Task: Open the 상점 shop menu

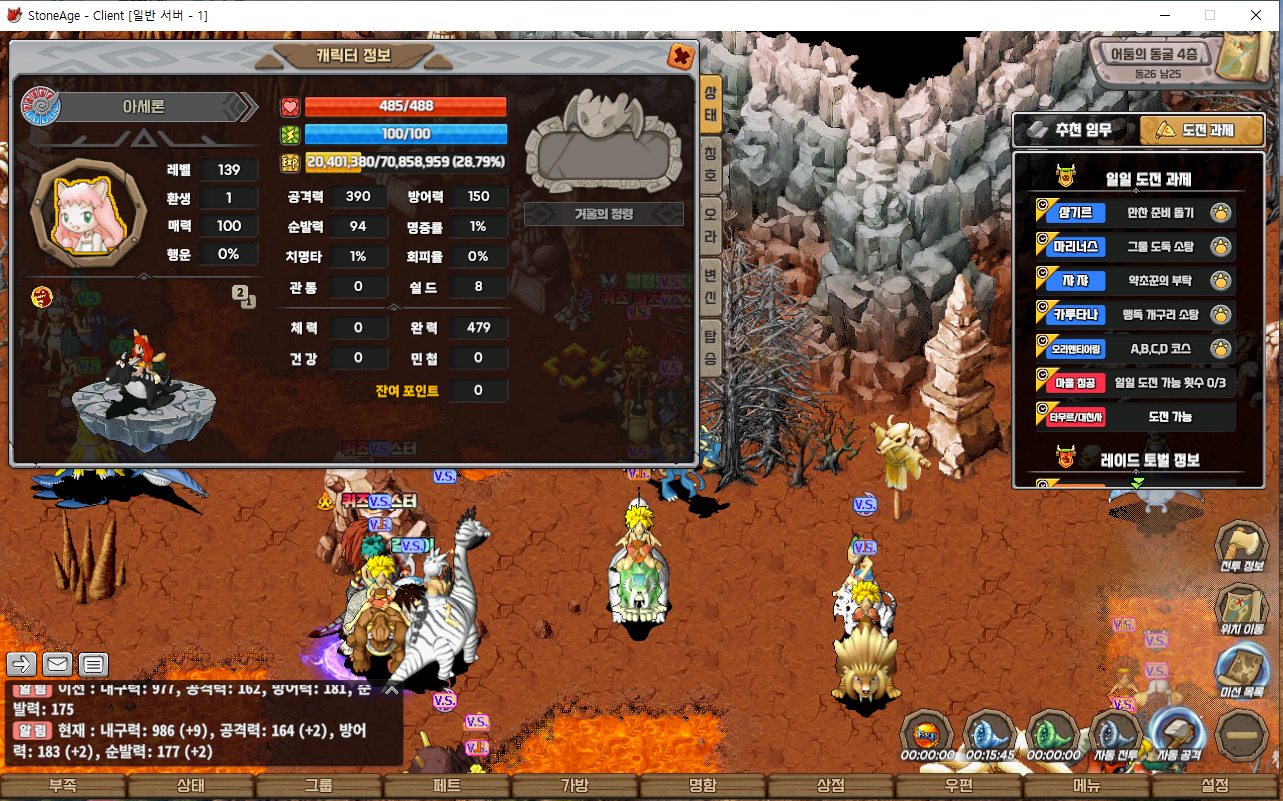Action: [831, 787]
